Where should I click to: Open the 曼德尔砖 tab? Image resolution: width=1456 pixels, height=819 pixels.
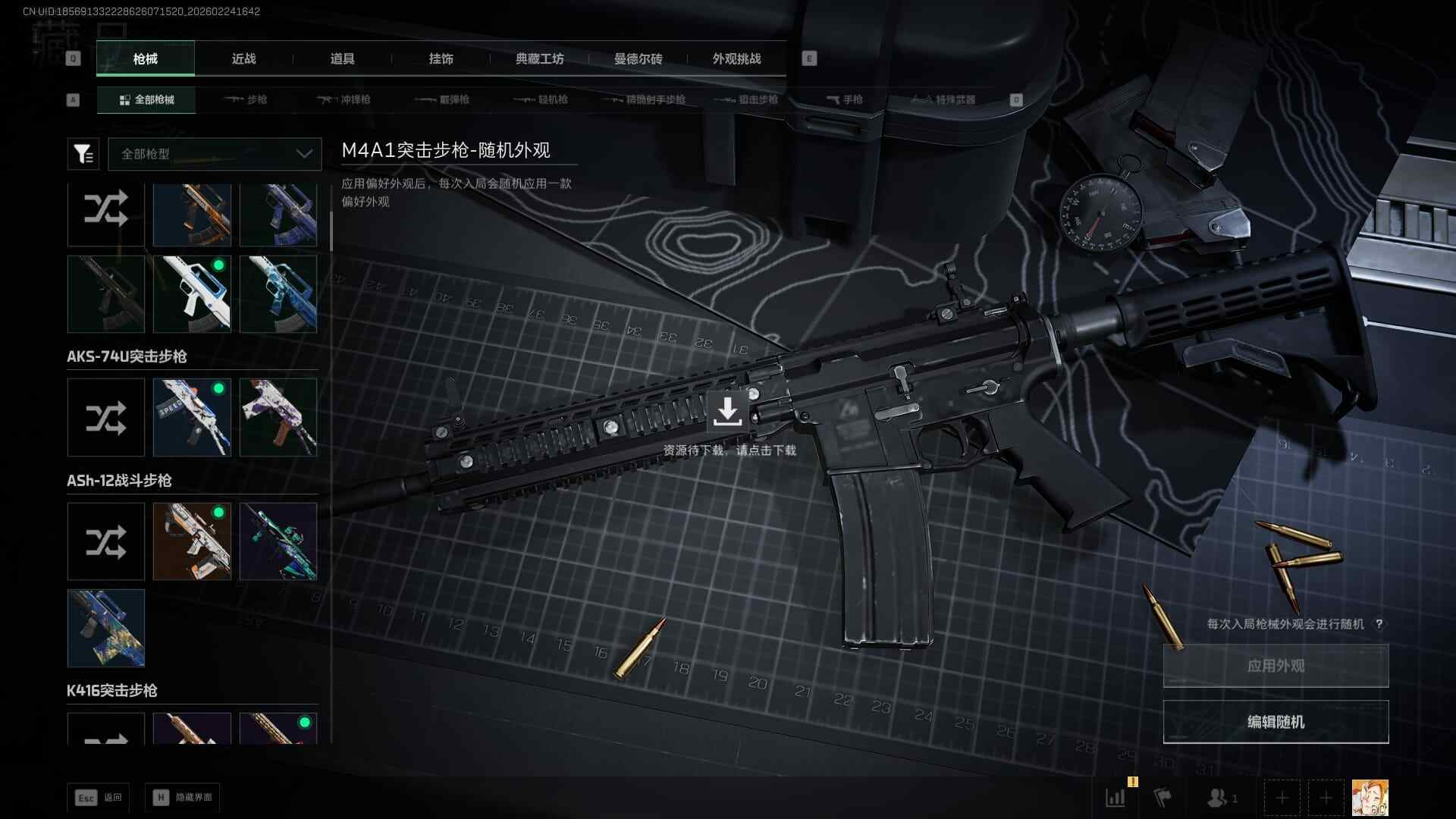coord(638,59)
